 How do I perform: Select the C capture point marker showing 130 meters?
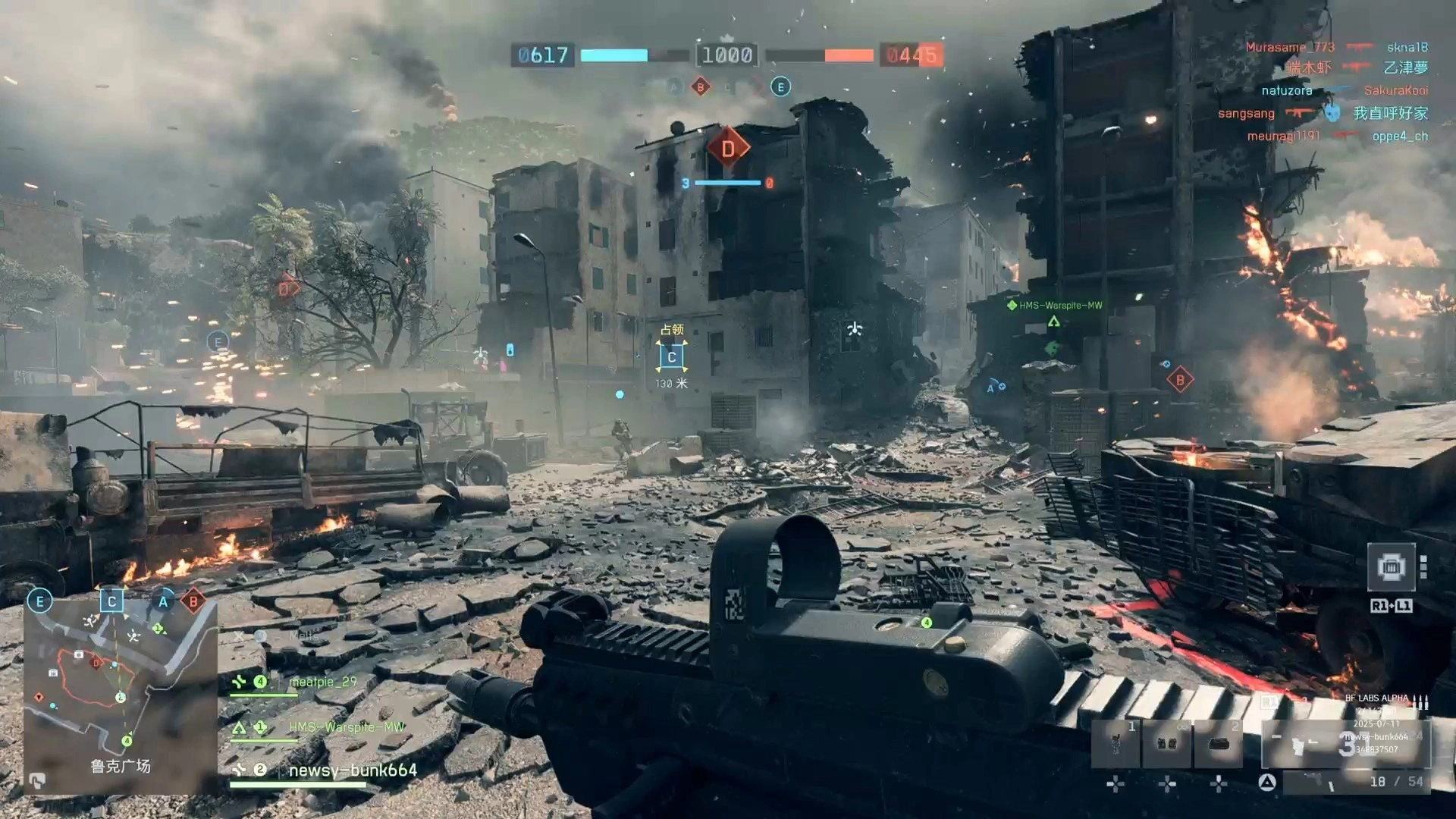(x=672, y=357)
